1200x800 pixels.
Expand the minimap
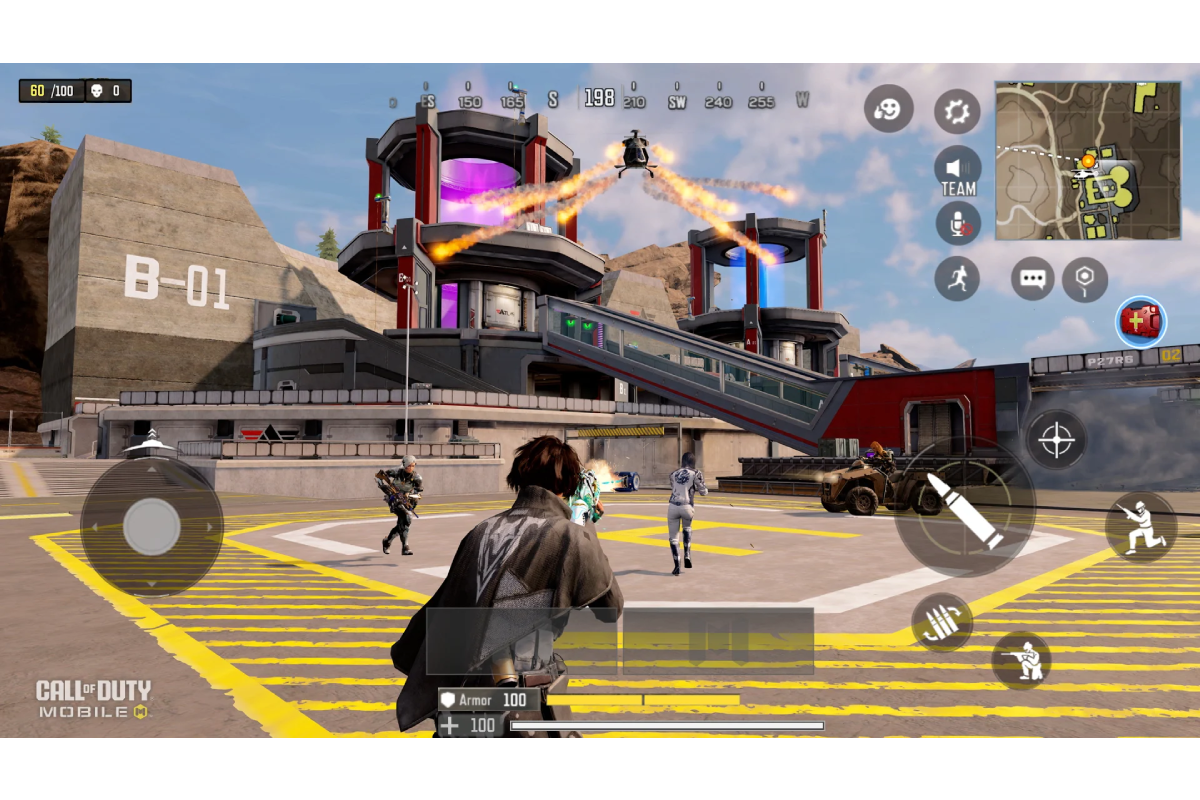pyautogui.click(x=1088, y=160)
